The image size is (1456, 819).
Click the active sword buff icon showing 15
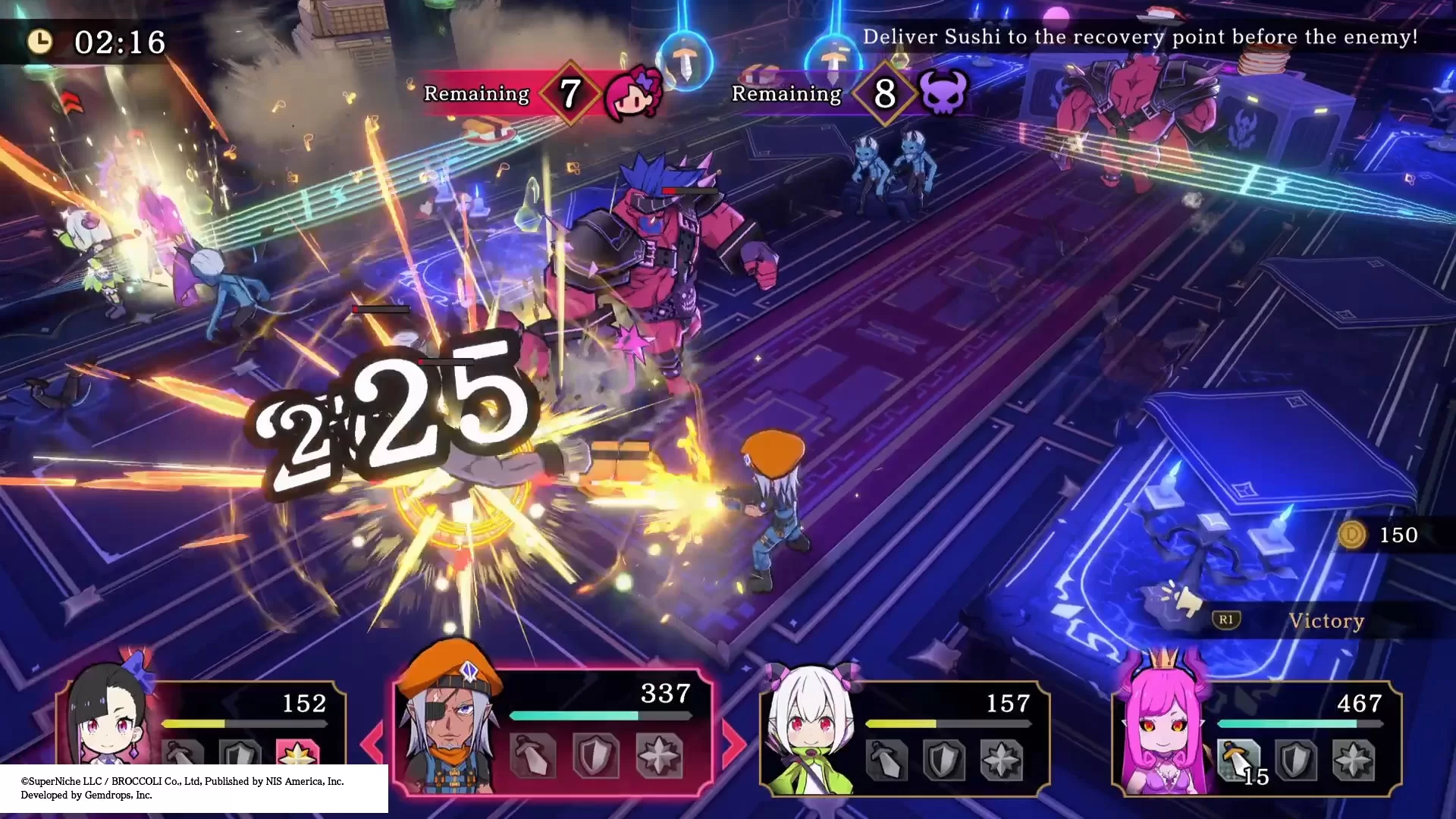point(1238,759)
